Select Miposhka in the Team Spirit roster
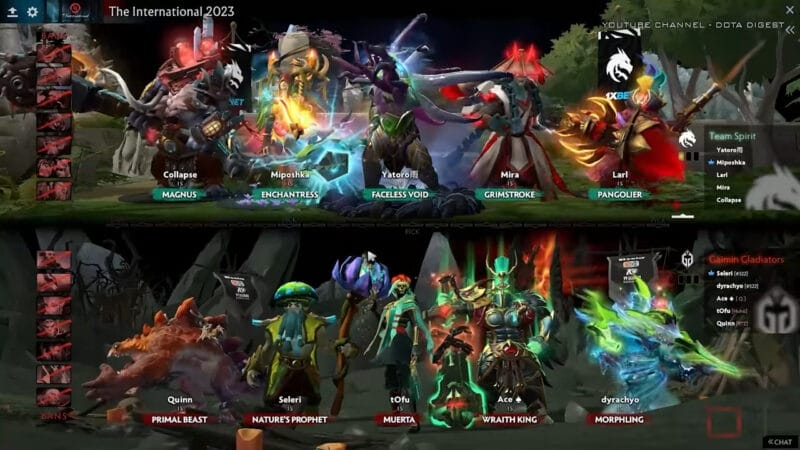This screenshot has width=800, height=450. click(x=733, y=162)
